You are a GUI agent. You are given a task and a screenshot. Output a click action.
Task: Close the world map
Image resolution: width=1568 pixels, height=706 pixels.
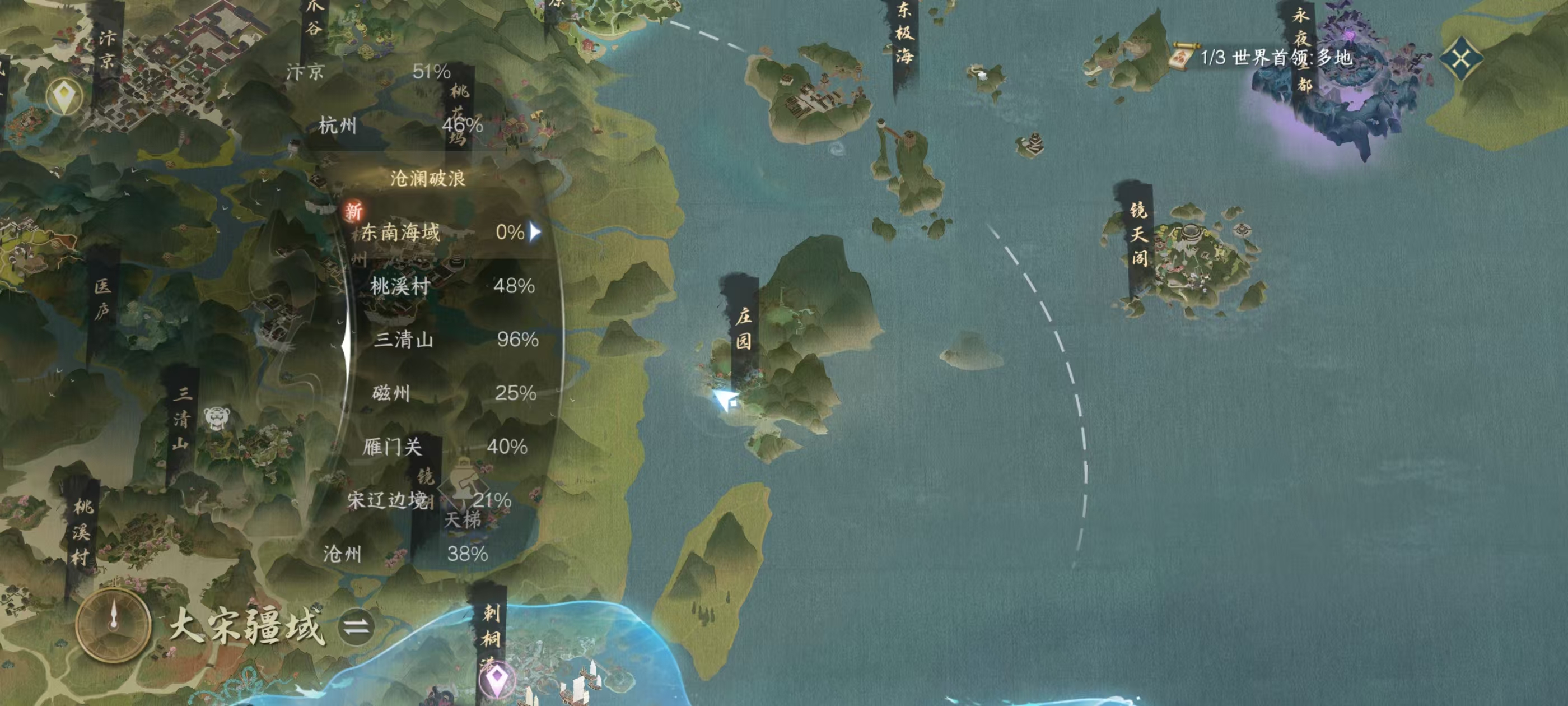click(x=1462, y=59)
